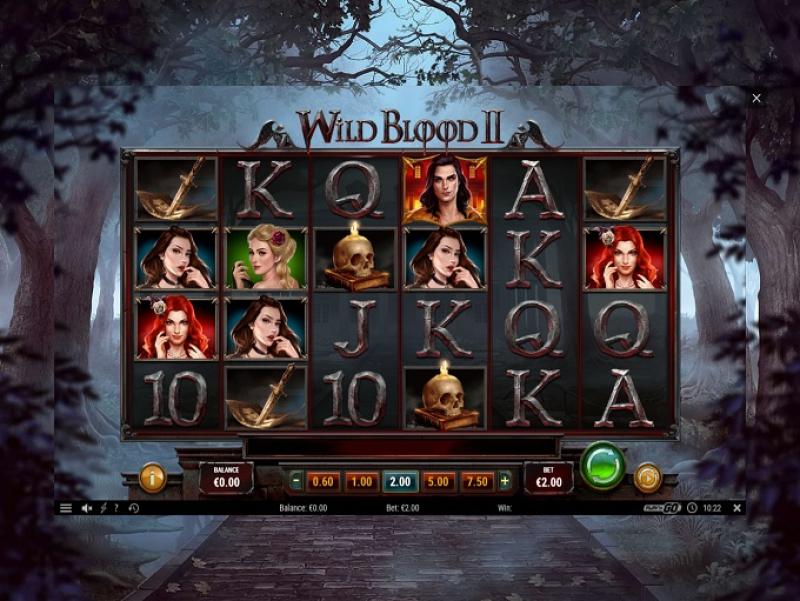Toggle the lightning bolt fast play
Screen dimensions: 800x601
[x=103, y=508]
